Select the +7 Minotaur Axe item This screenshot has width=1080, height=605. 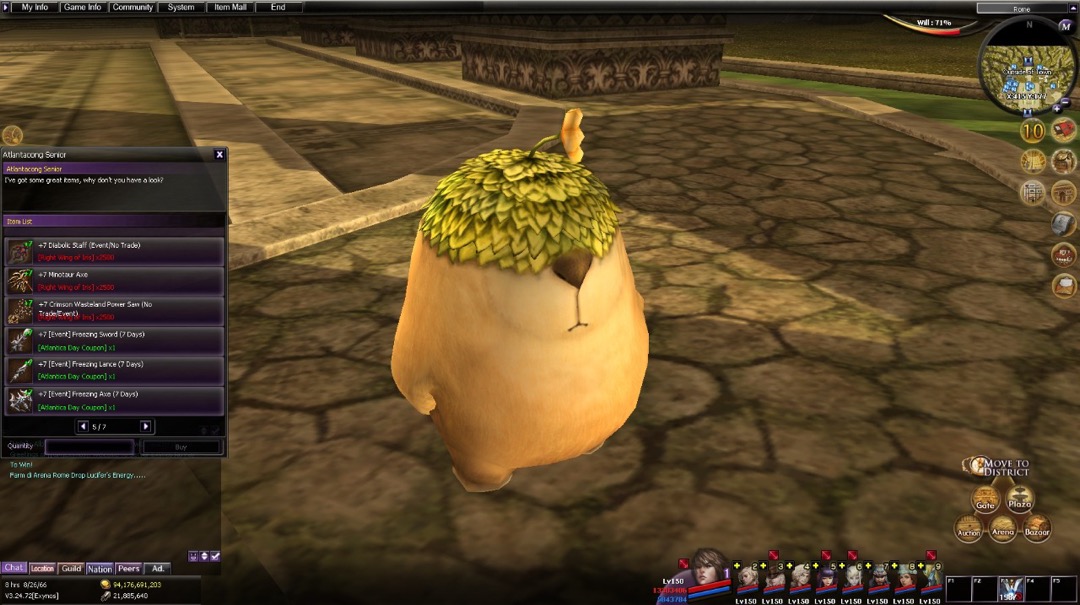[114, 281]
